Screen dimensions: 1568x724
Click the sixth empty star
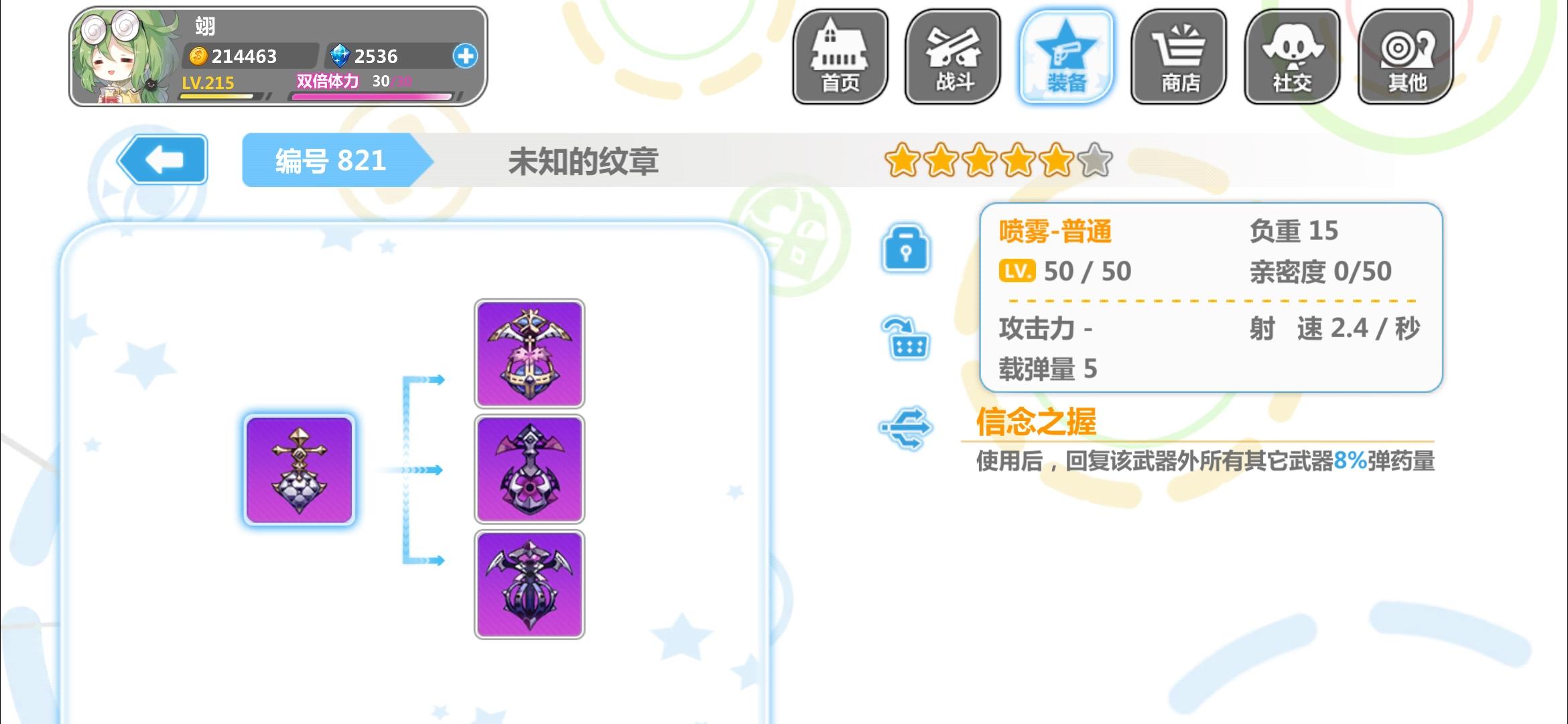tap(1092, 161)
